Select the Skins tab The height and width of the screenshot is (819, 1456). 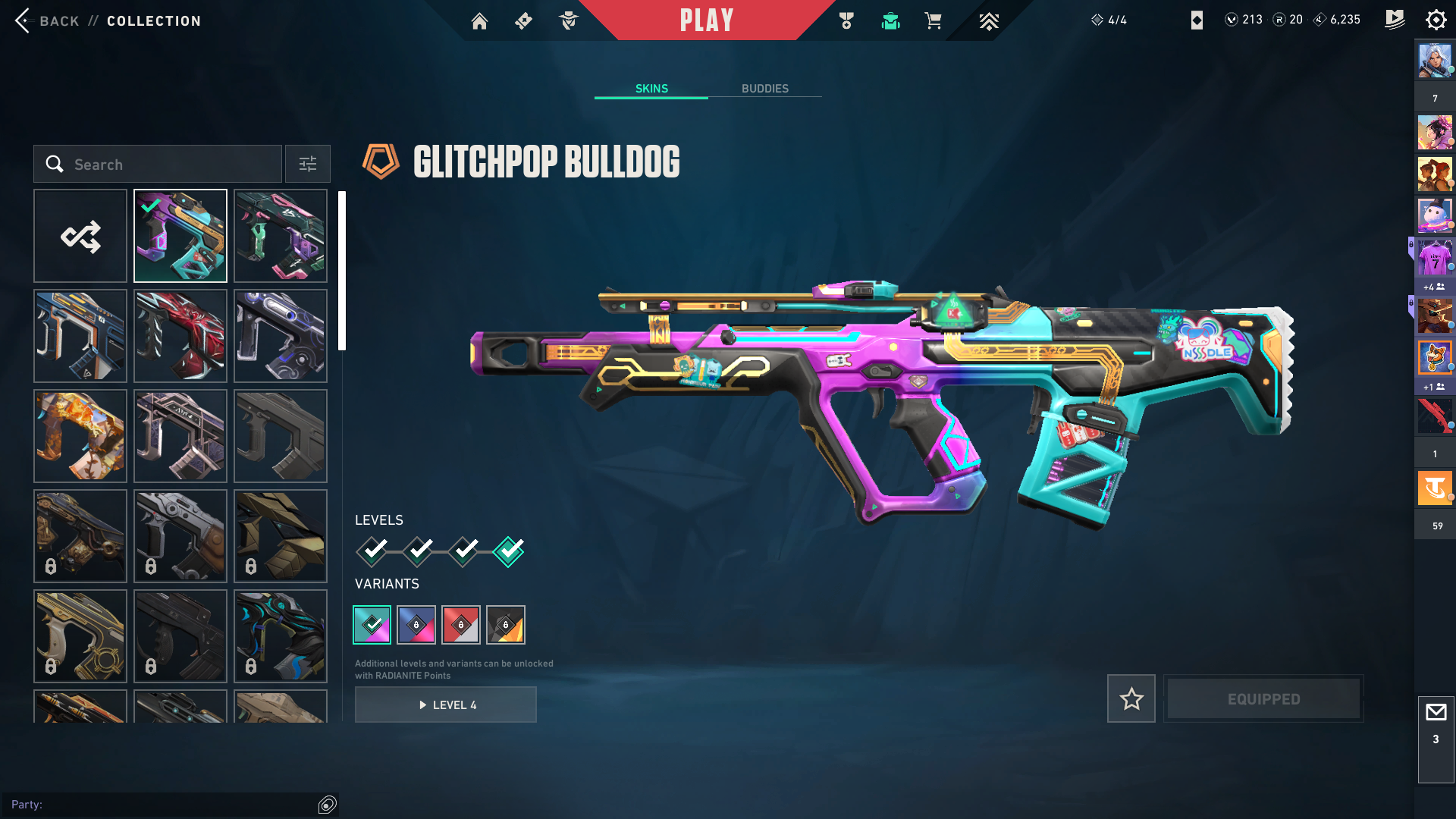pyautogui.click(x=651, y=89)
